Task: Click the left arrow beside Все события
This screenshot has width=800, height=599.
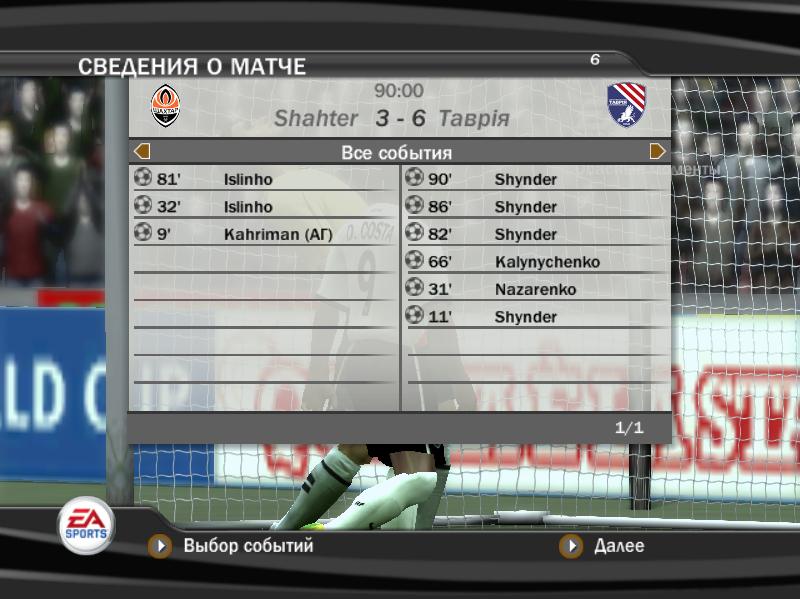Action: point(142,152)
